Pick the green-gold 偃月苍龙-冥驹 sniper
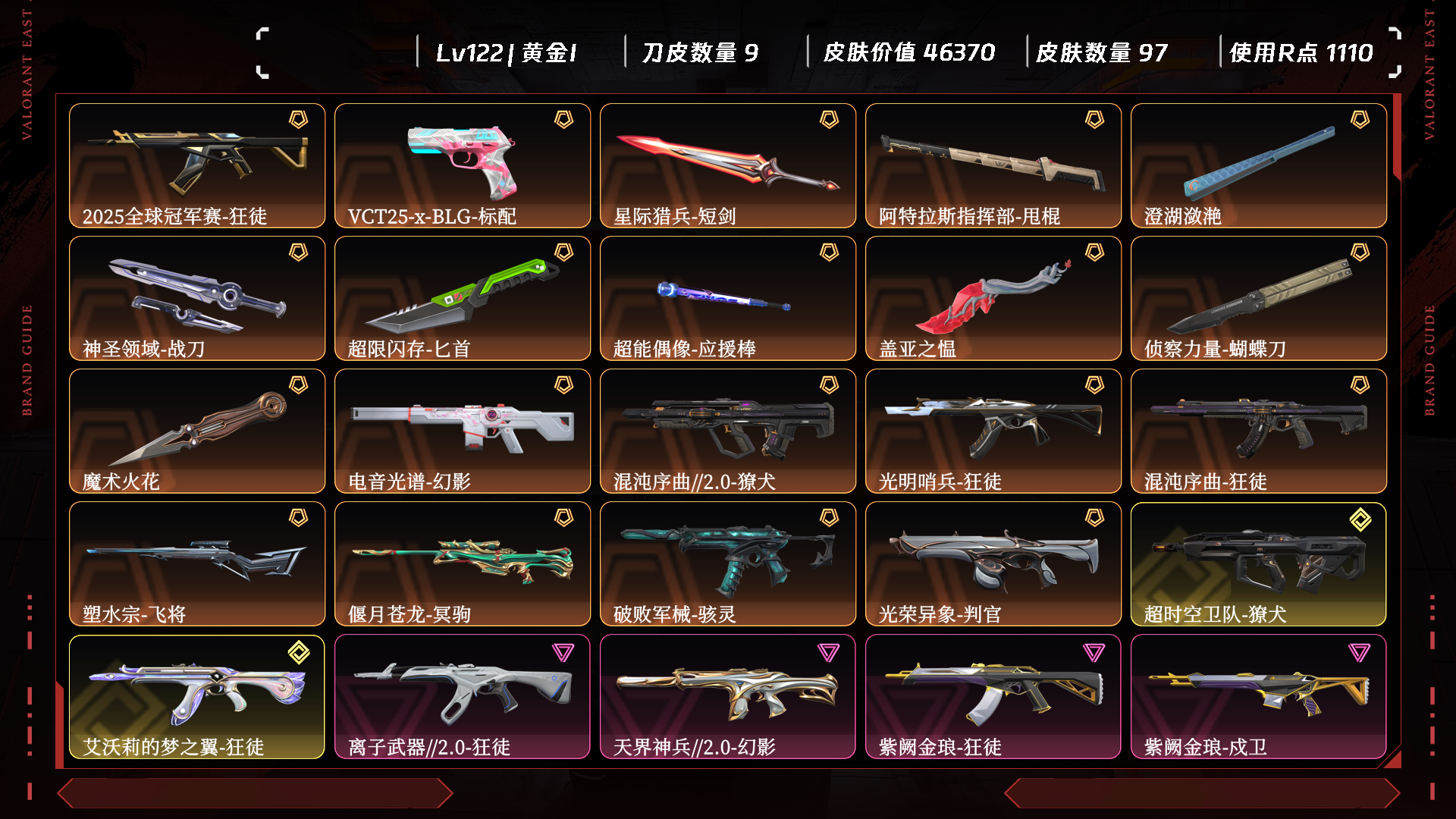 coord(463,563)
